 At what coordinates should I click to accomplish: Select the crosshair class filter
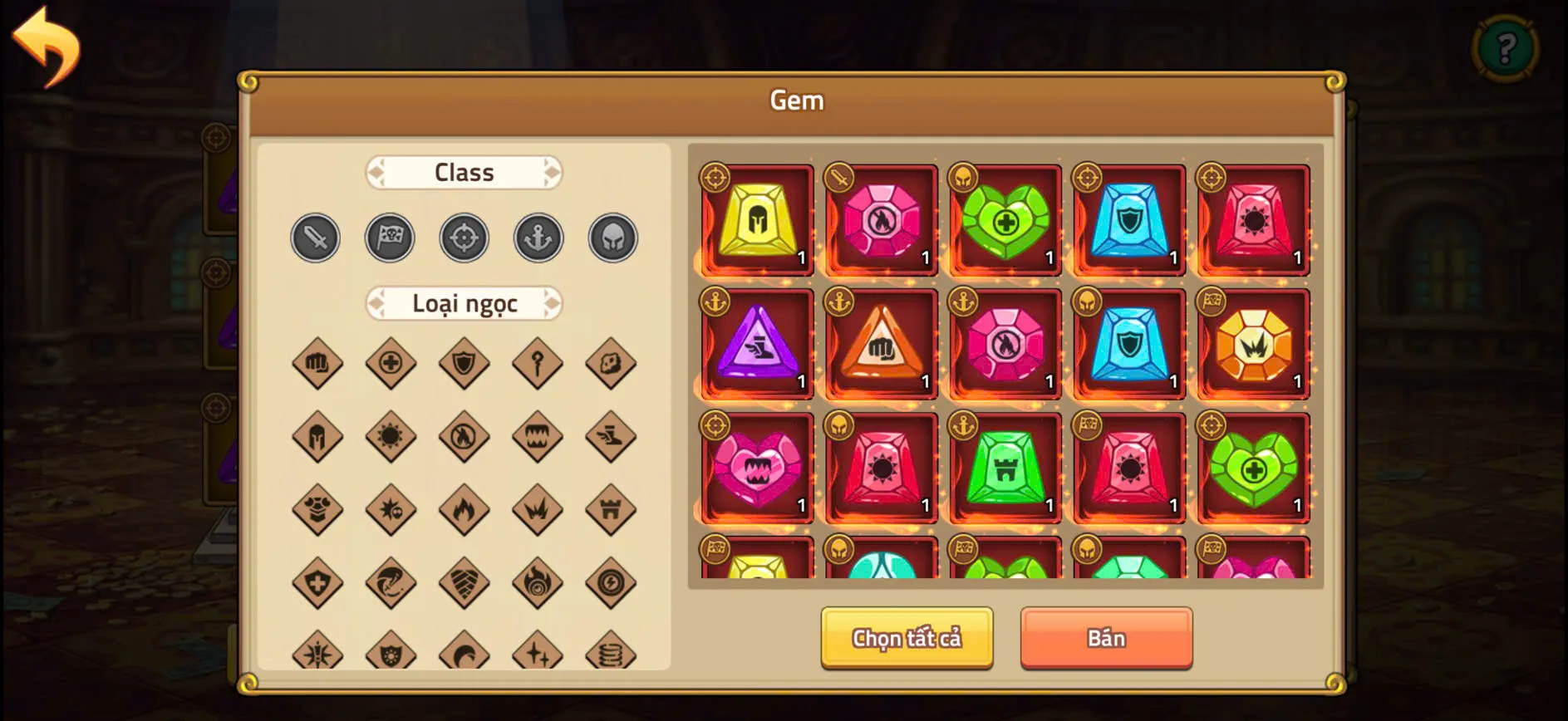pyautogui.click(x=464, y=238)
